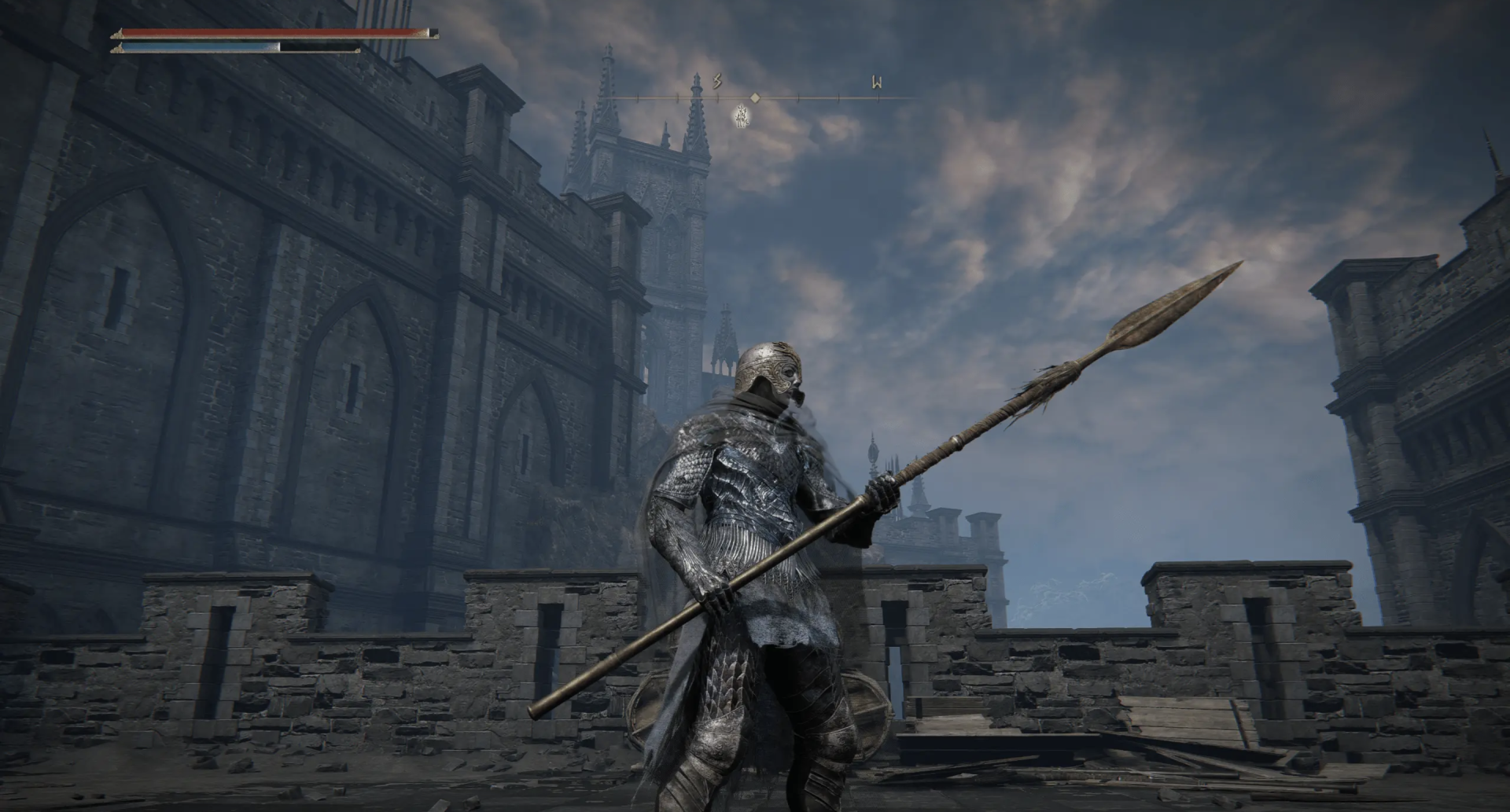Click the glowing marker icon under the compass
This screenshot has width=1510, height=812.
pos(741,116)
